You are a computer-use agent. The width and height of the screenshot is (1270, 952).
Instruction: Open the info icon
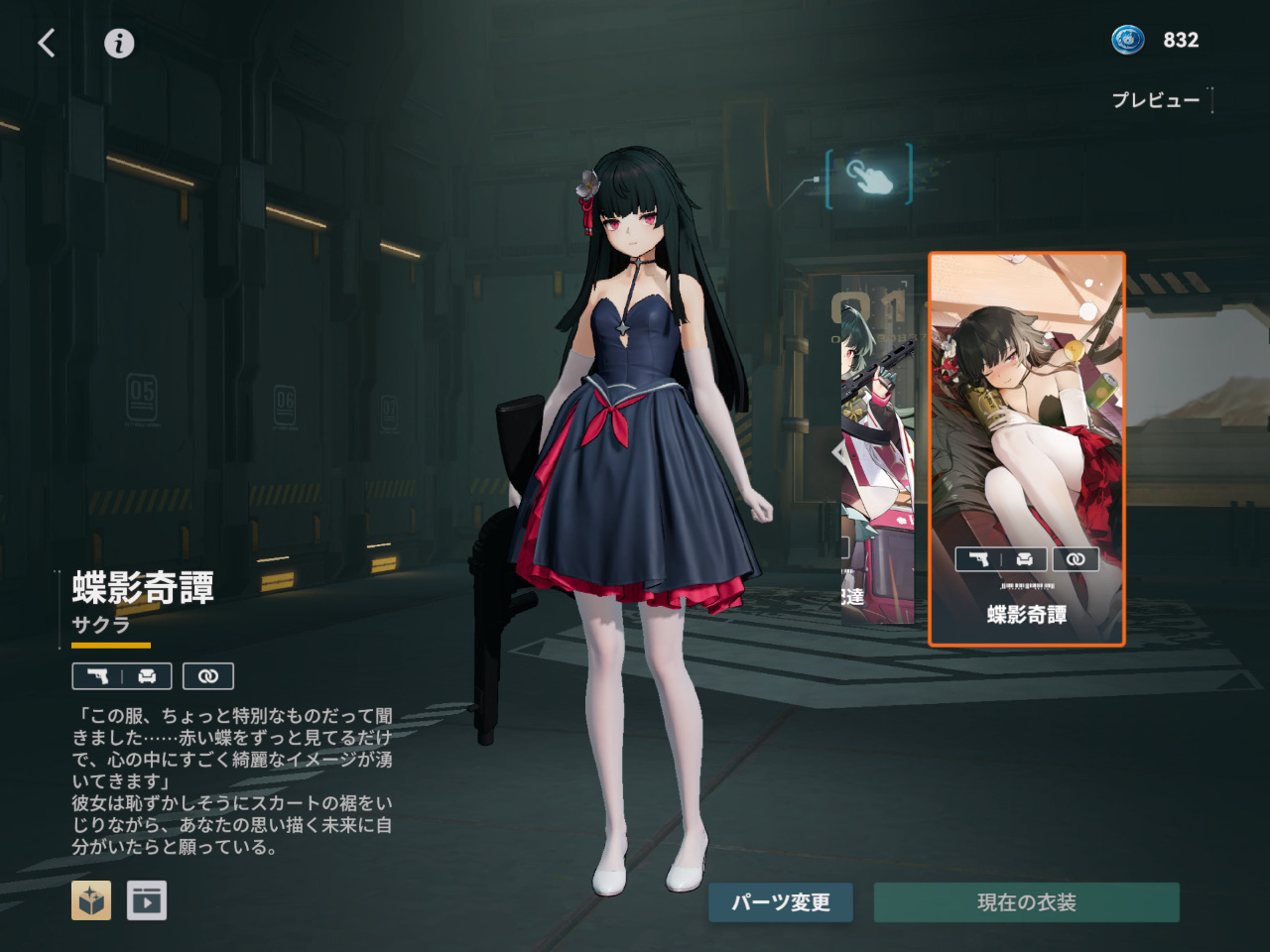point(119,43)
